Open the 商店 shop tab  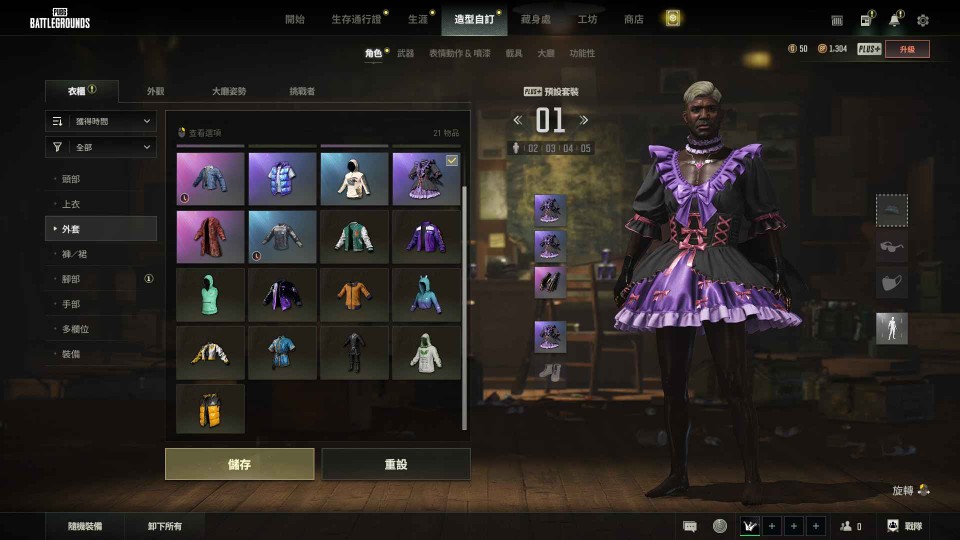click(633, 19)
